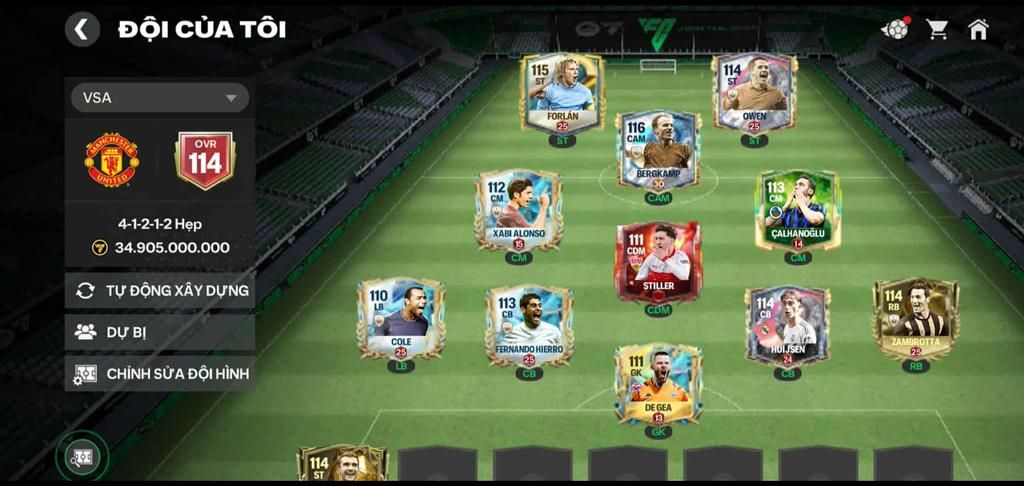Select the Owen striker card
Image resolution: width=1024 pixels, height=486 pixels.
tap(754, 93)
